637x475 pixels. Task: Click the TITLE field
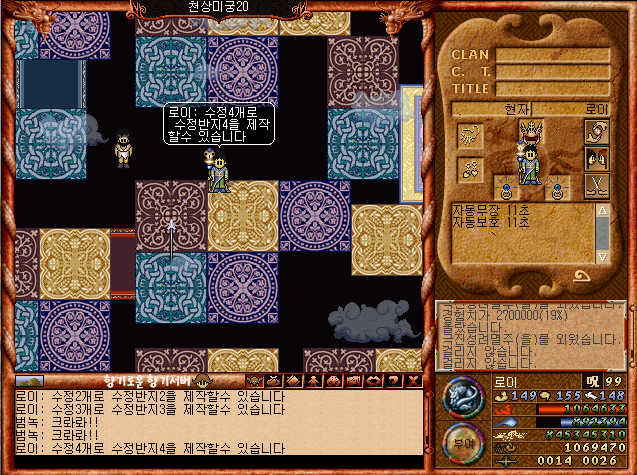pyautogui.click(x=553, y=87)
